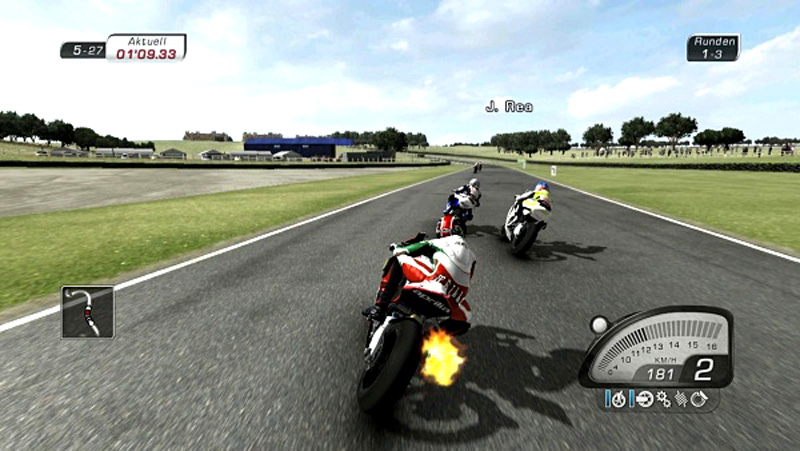800x451 pixels.
Task: Click the brake disc assist icon
Action: (x=645, y=399)
